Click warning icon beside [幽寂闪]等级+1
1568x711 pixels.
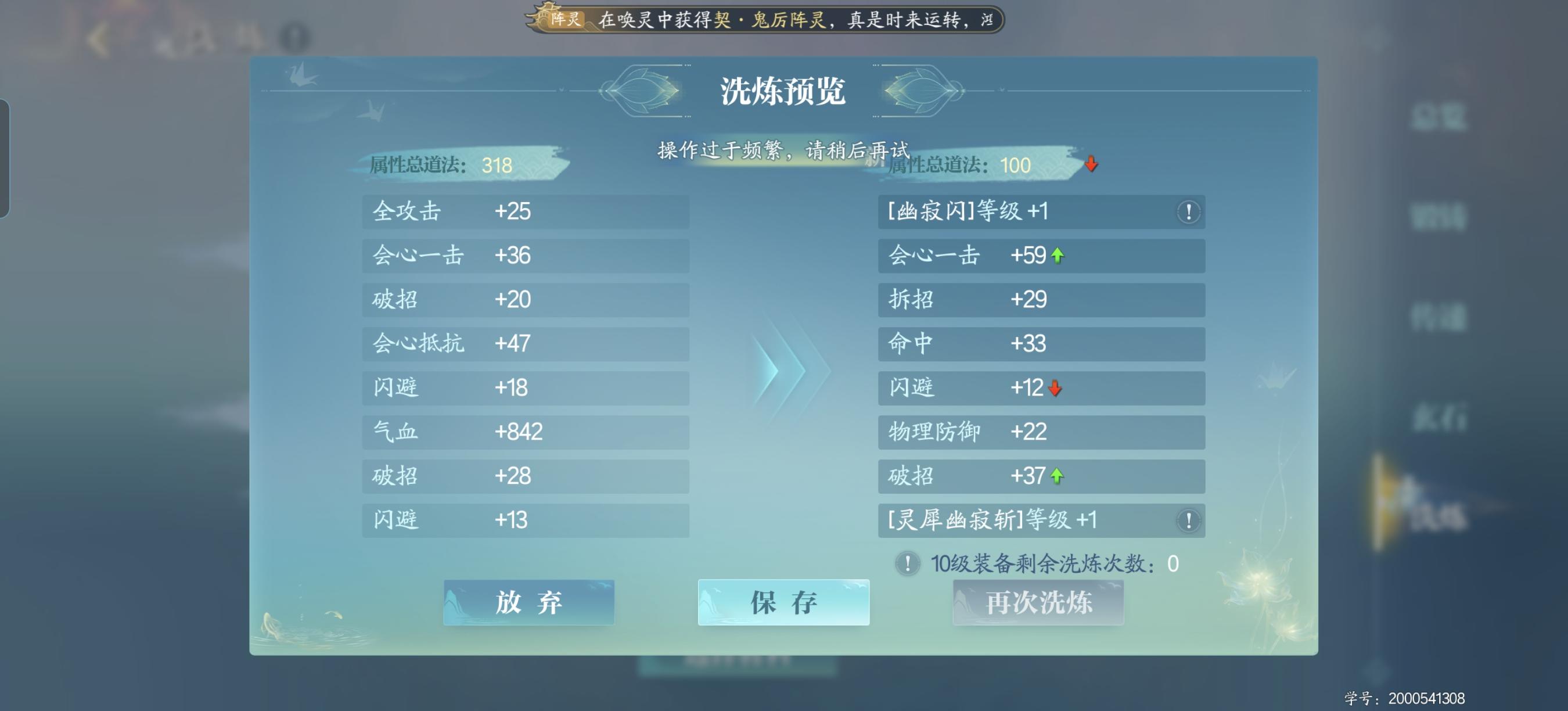pos(1187,212)
